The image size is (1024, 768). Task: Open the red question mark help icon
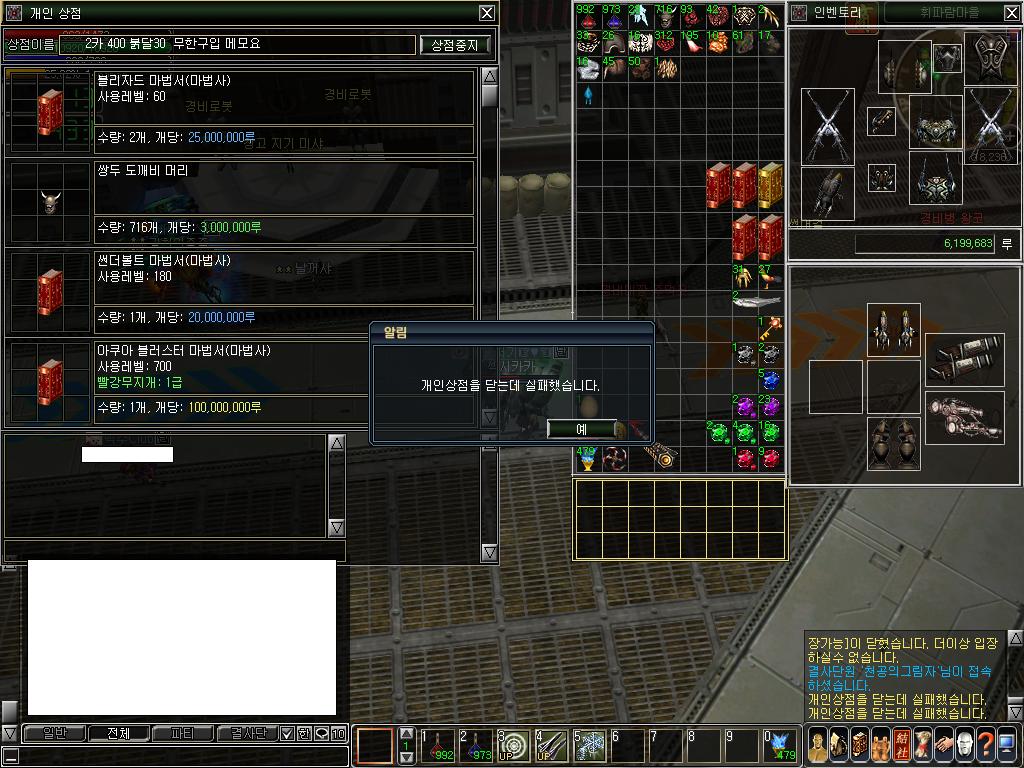pos(985,745)
